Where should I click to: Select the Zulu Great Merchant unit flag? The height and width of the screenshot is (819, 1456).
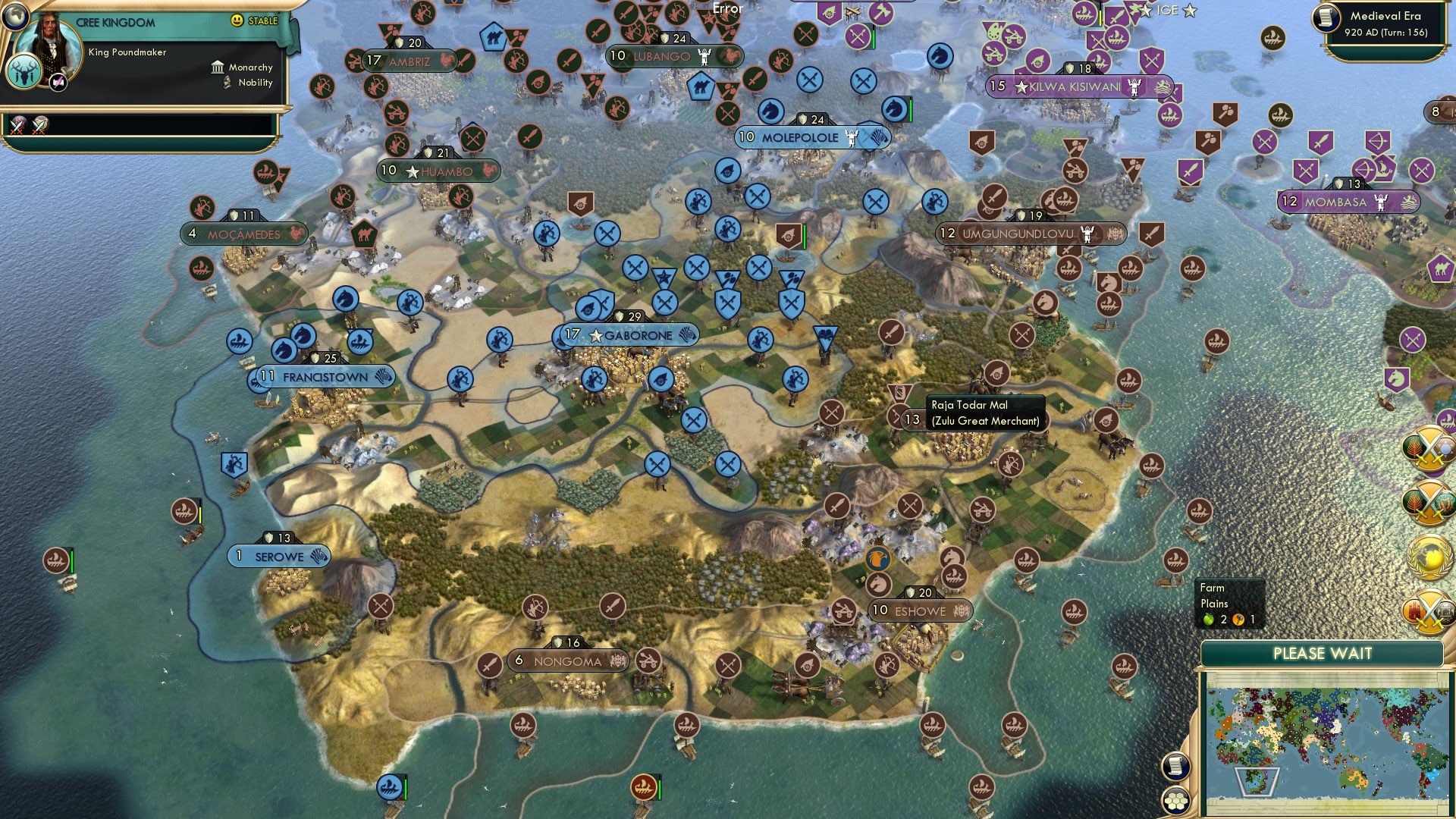tap(900, 393)
